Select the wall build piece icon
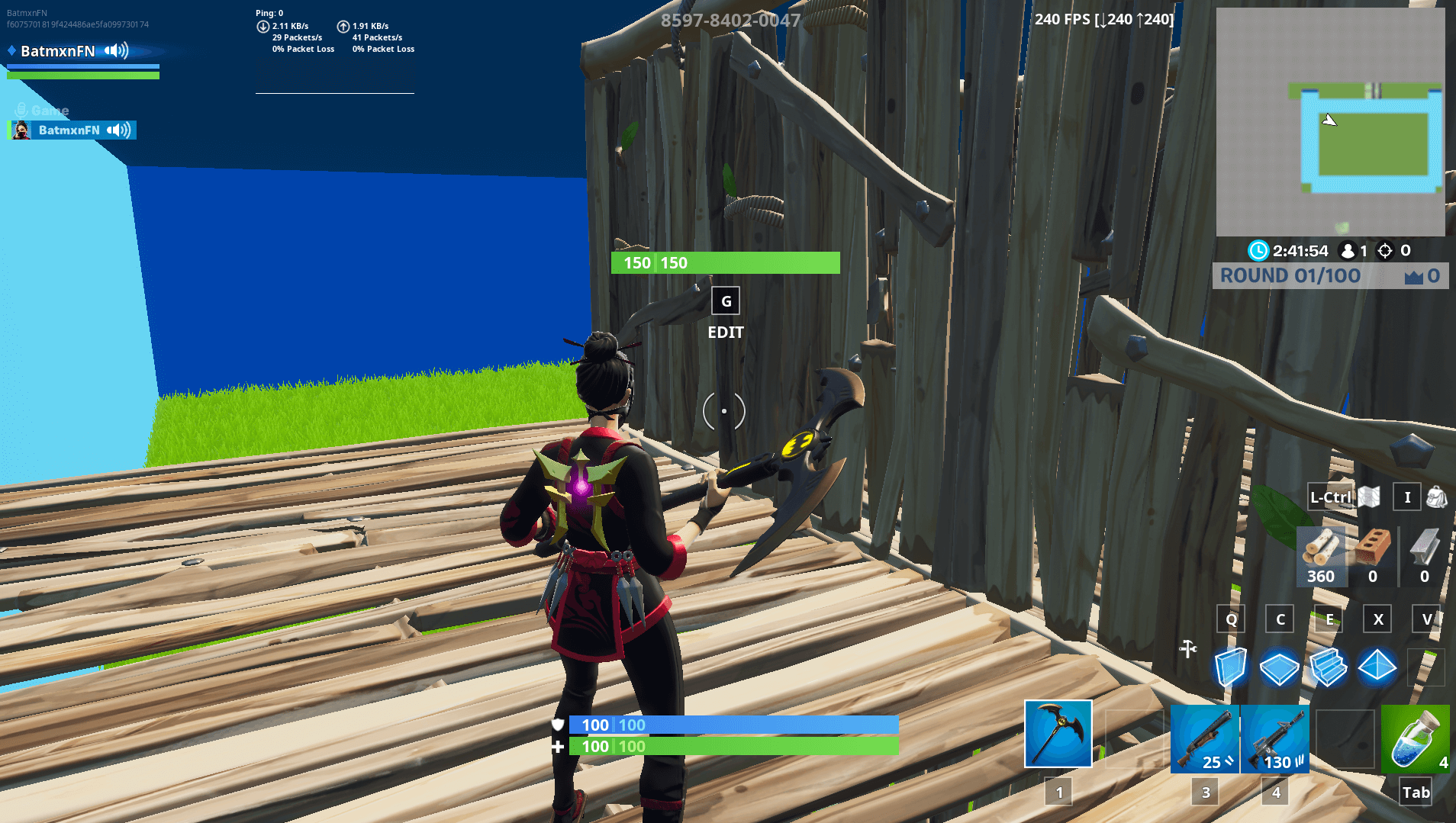This screenshot has height=823, width=1456. click(1231, 667)
